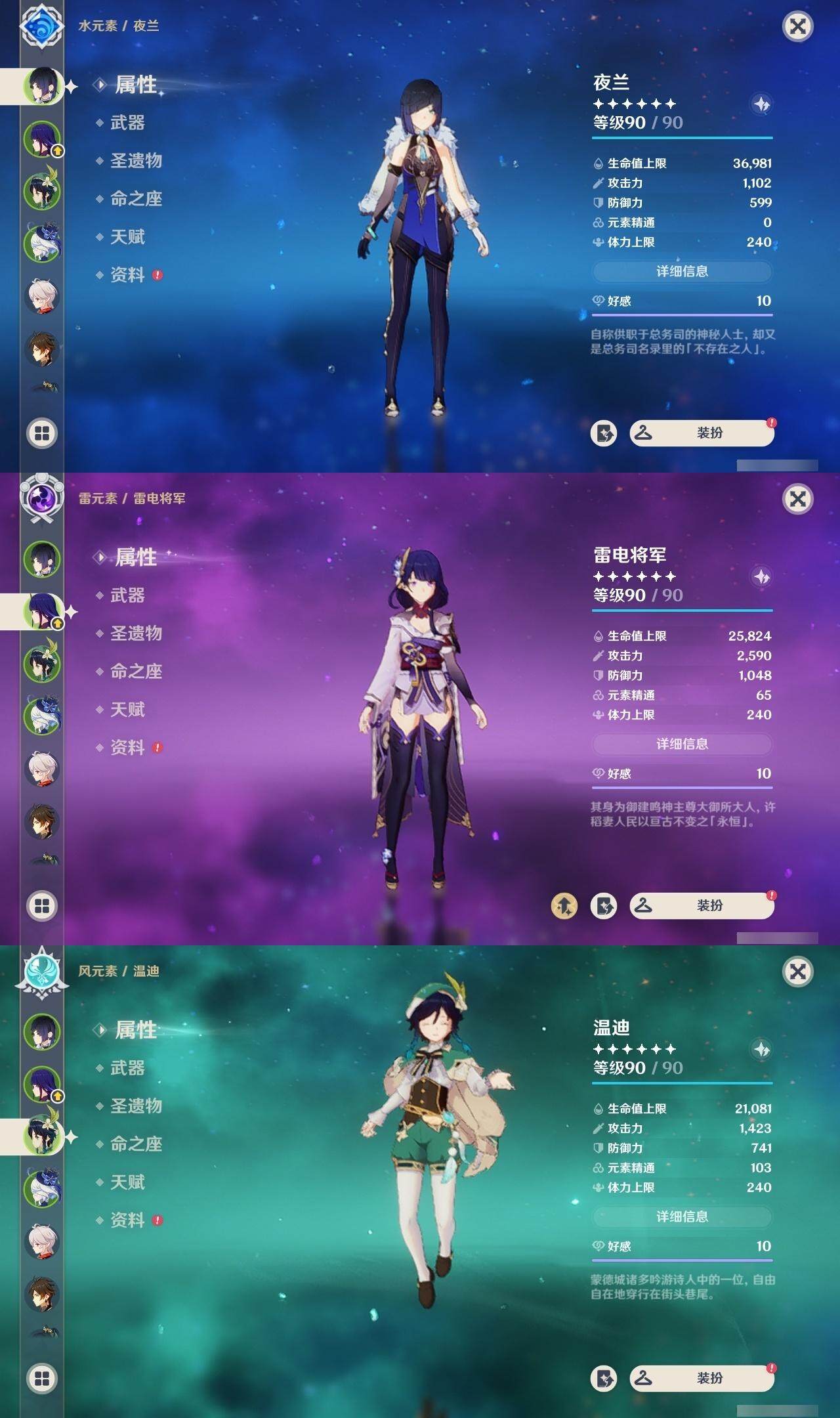Open 资料 on the 雷电将军 screen

(127, 748)
